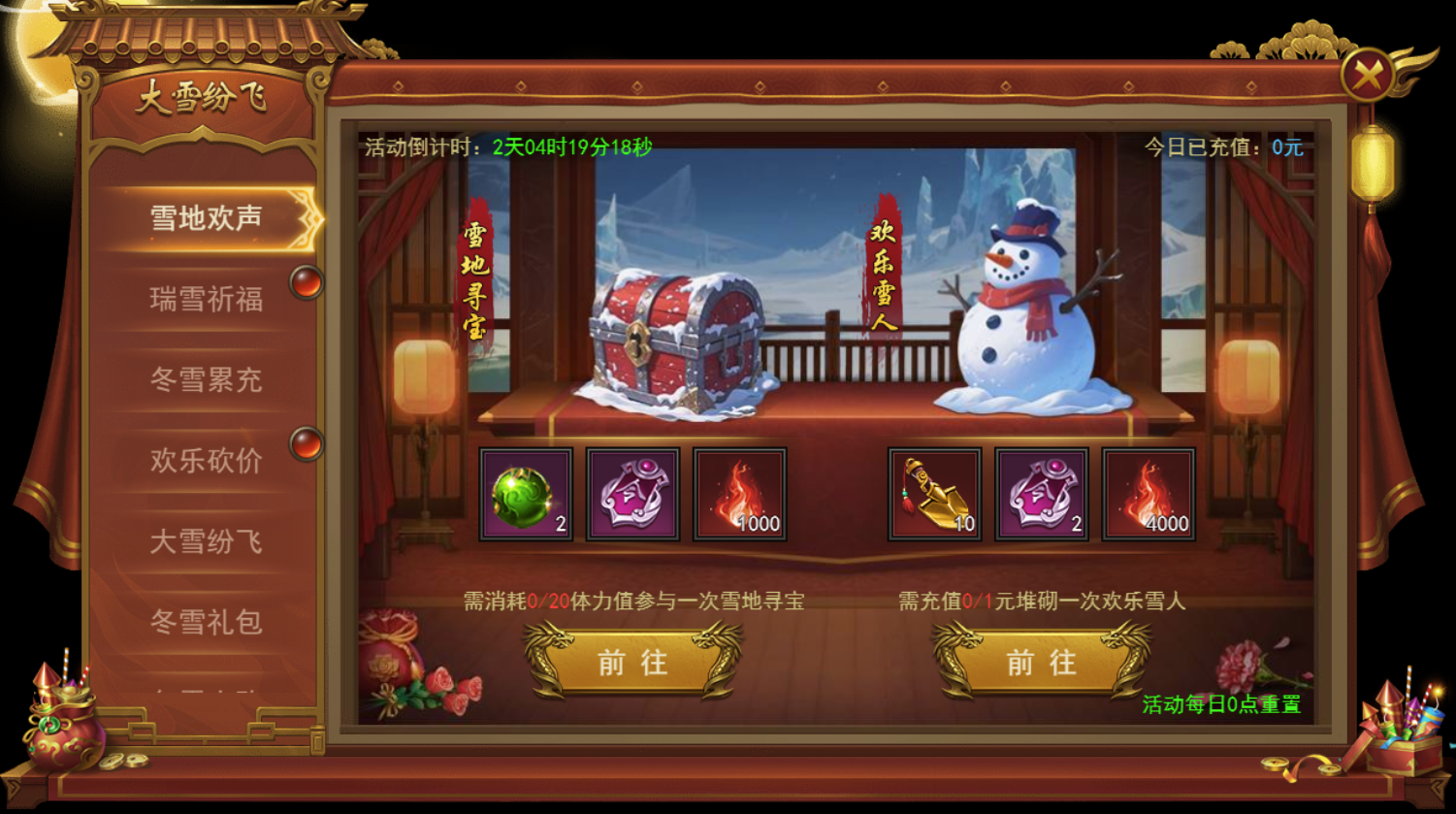The width and height of the screenshot is (1456, 814).
Task: Click the purple seal item under the treasure chest
Action: (x=633, y=495)
